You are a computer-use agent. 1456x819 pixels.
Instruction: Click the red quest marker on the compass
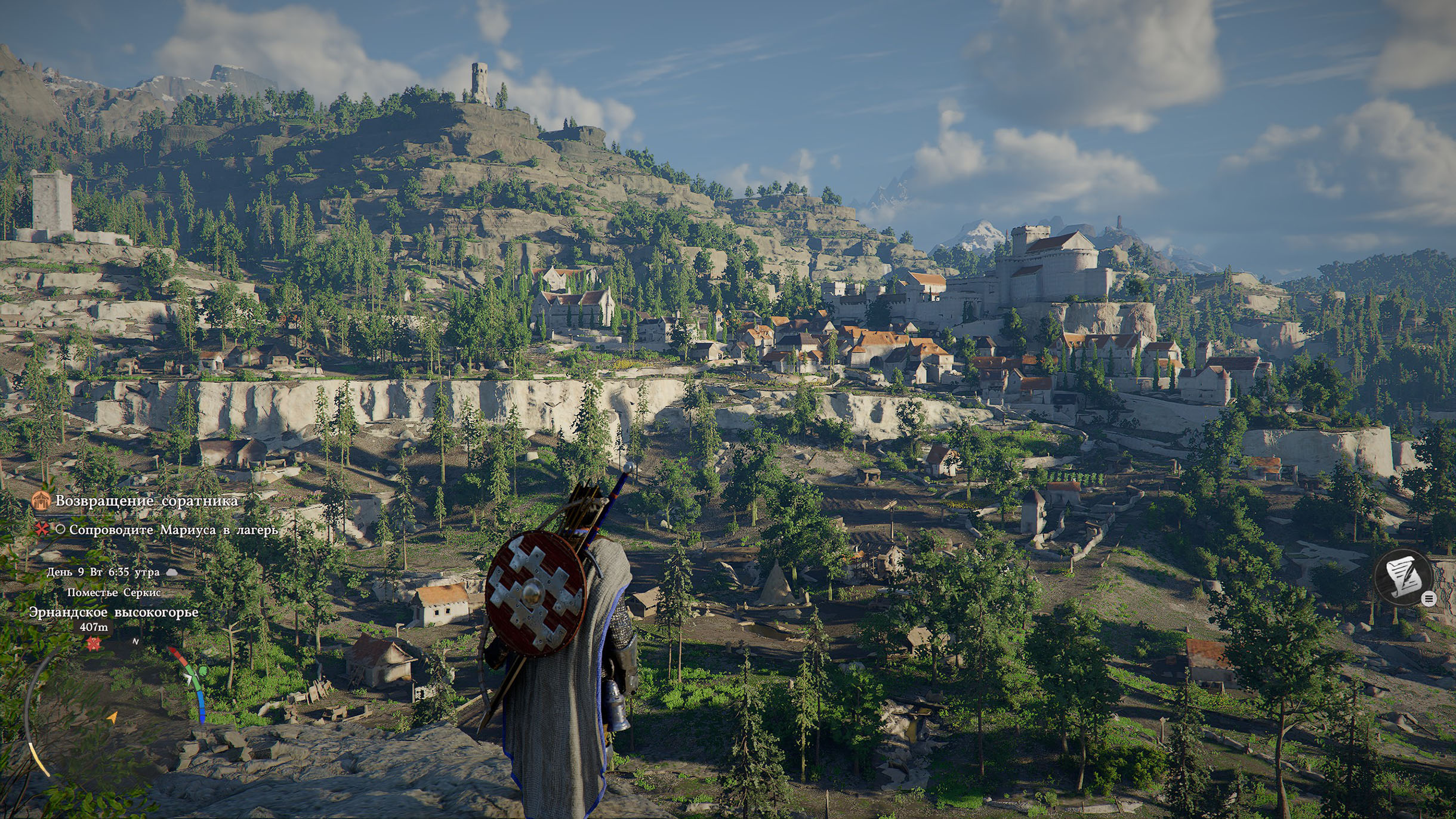pos(93,644)
